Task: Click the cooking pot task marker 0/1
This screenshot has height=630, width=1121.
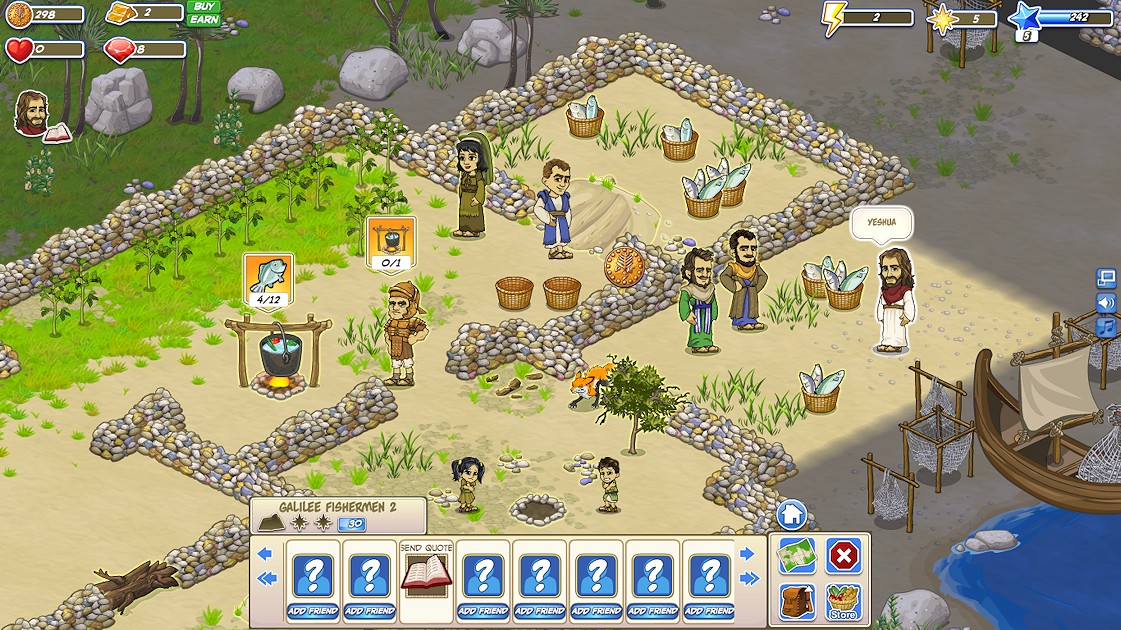Action: click(x=391, y=245)
